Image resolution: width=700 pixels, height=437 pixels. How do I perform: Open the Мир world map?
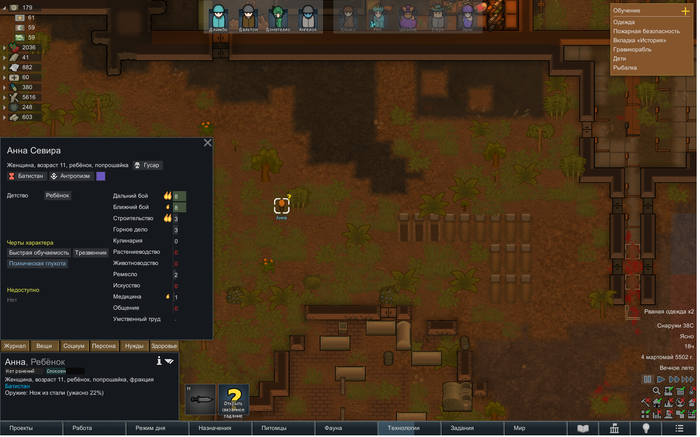tap(519, 428)
